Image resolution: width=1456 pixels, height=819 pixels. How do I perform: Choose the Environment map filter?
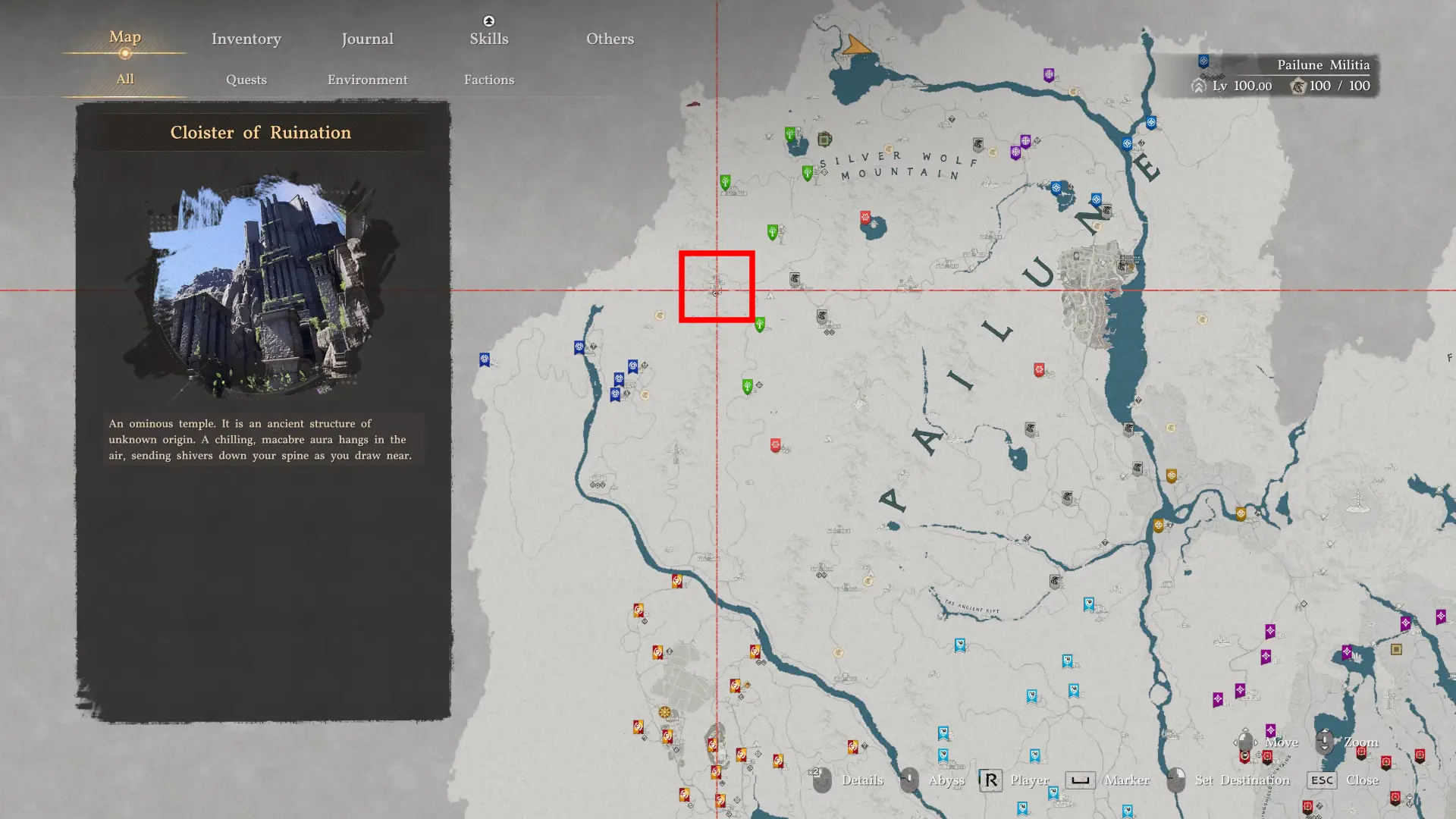(x=367, y=80)
